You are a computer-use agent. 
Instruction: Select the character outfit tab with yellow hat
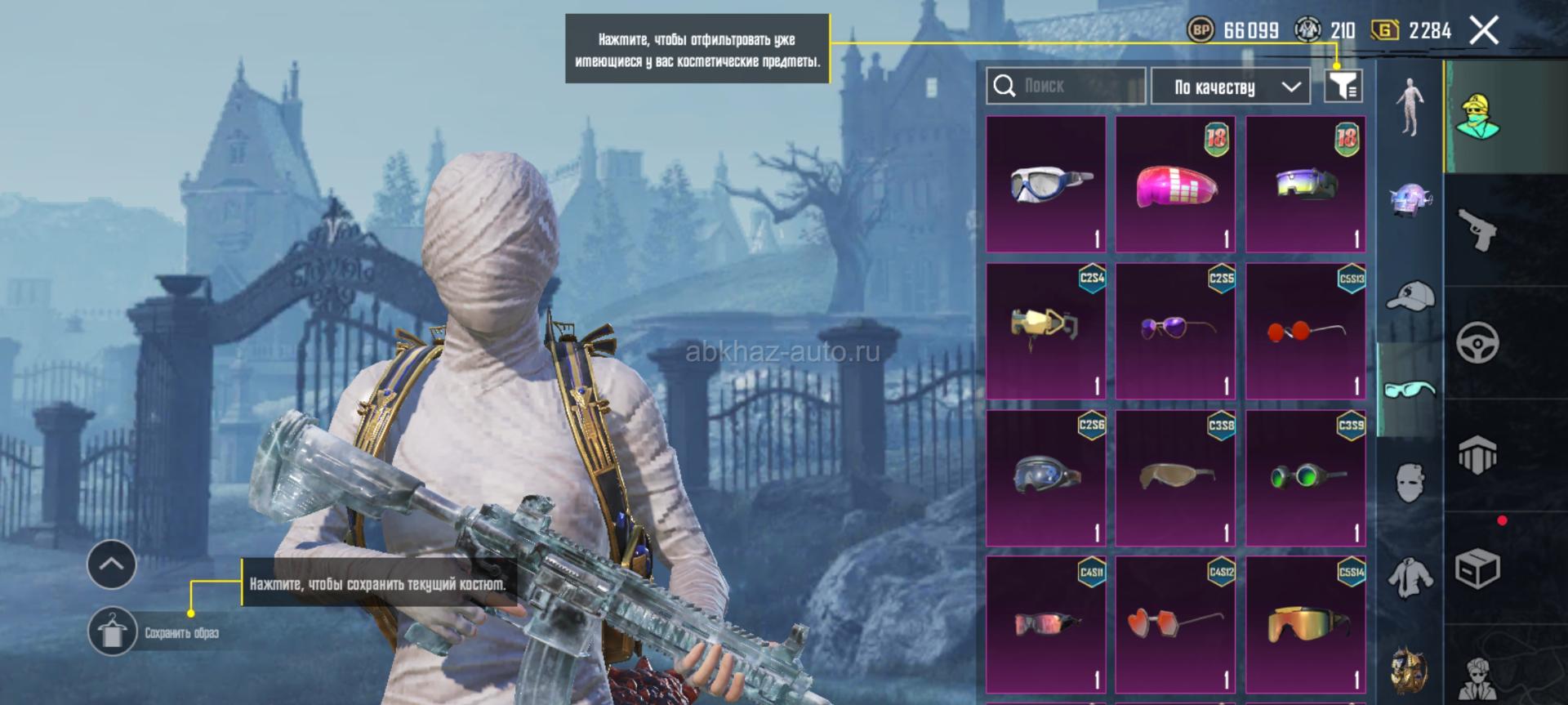(1477, 116)
